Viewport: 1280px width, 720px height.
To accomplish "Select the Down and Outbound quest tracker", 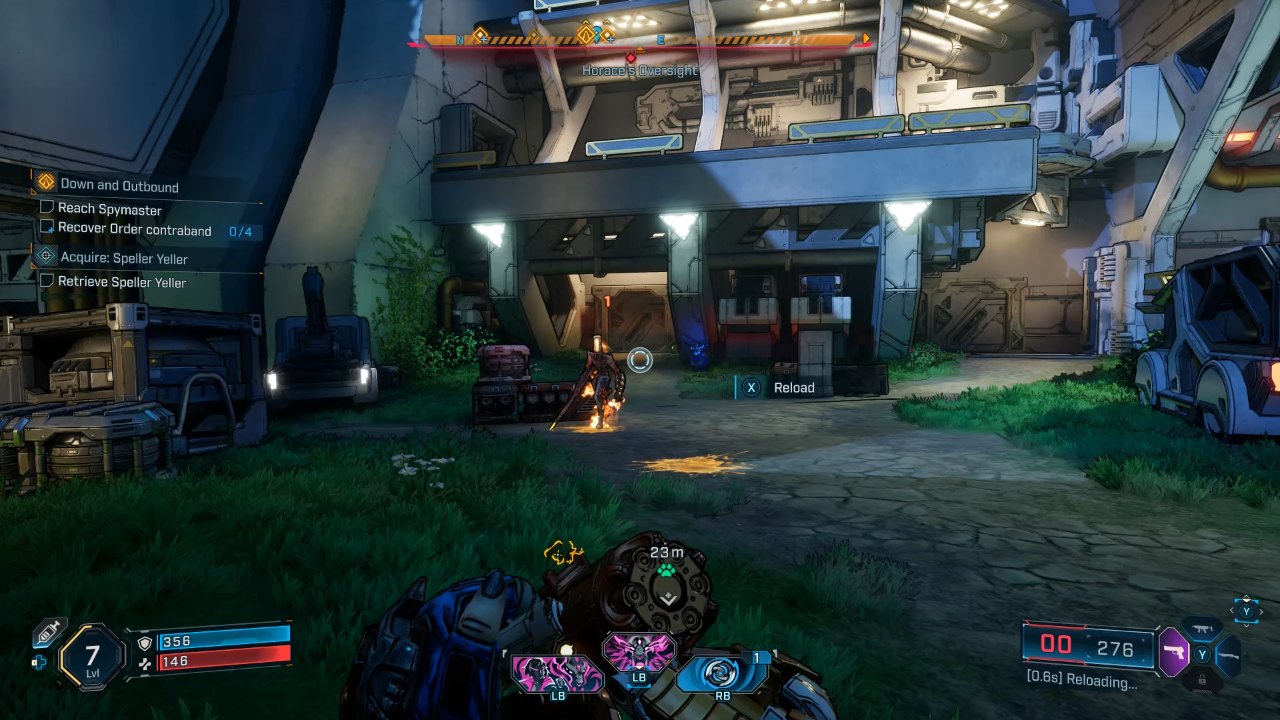I will [x=119, y=185].
